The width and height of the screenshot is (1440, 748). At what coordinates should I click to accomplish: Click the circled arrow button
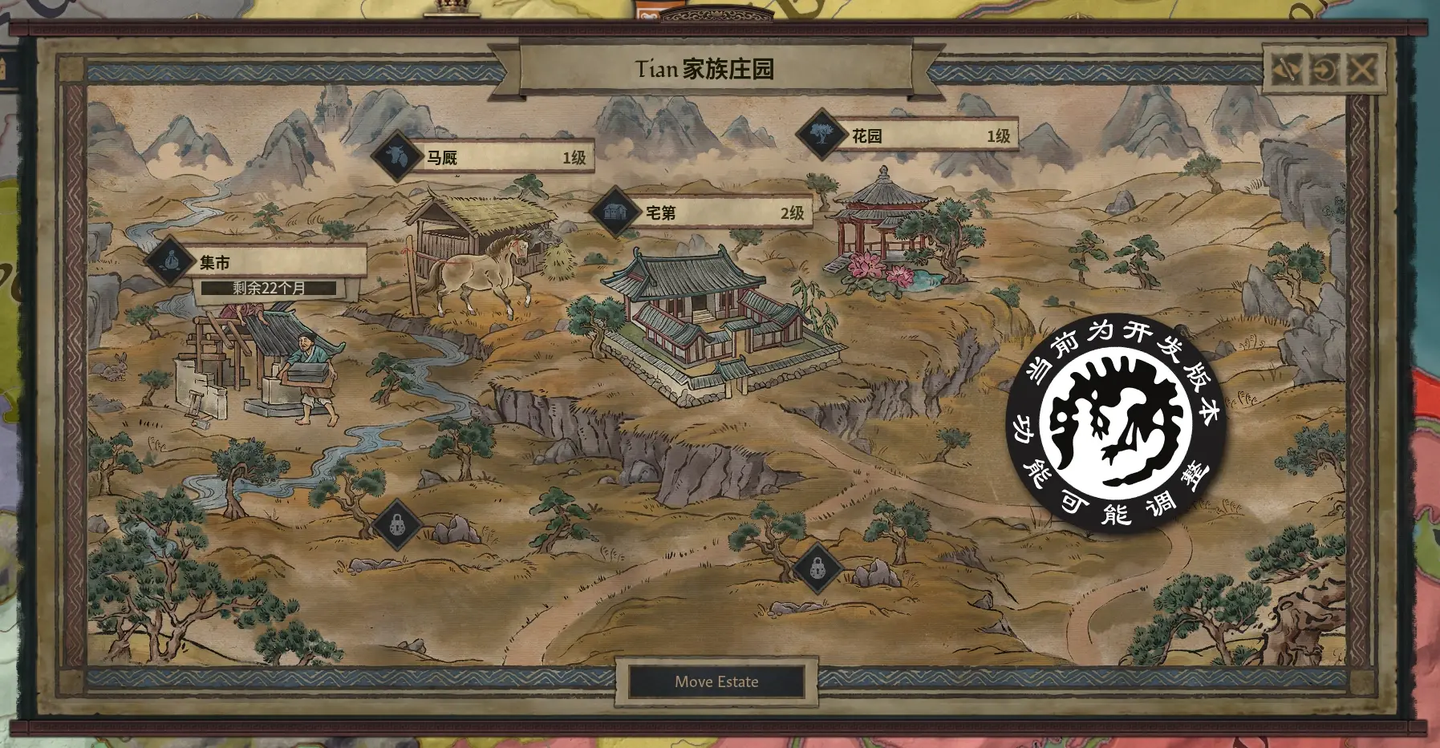click(x=1324, y=70)
